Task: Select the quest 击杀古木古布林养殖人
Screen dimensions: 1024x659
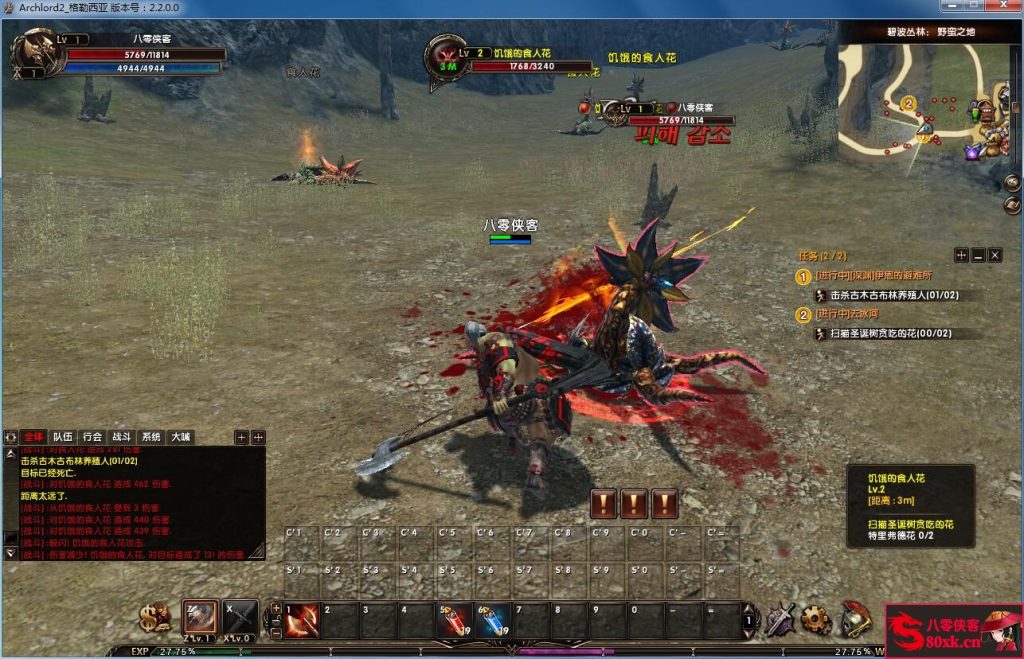Action: point(894,295)
